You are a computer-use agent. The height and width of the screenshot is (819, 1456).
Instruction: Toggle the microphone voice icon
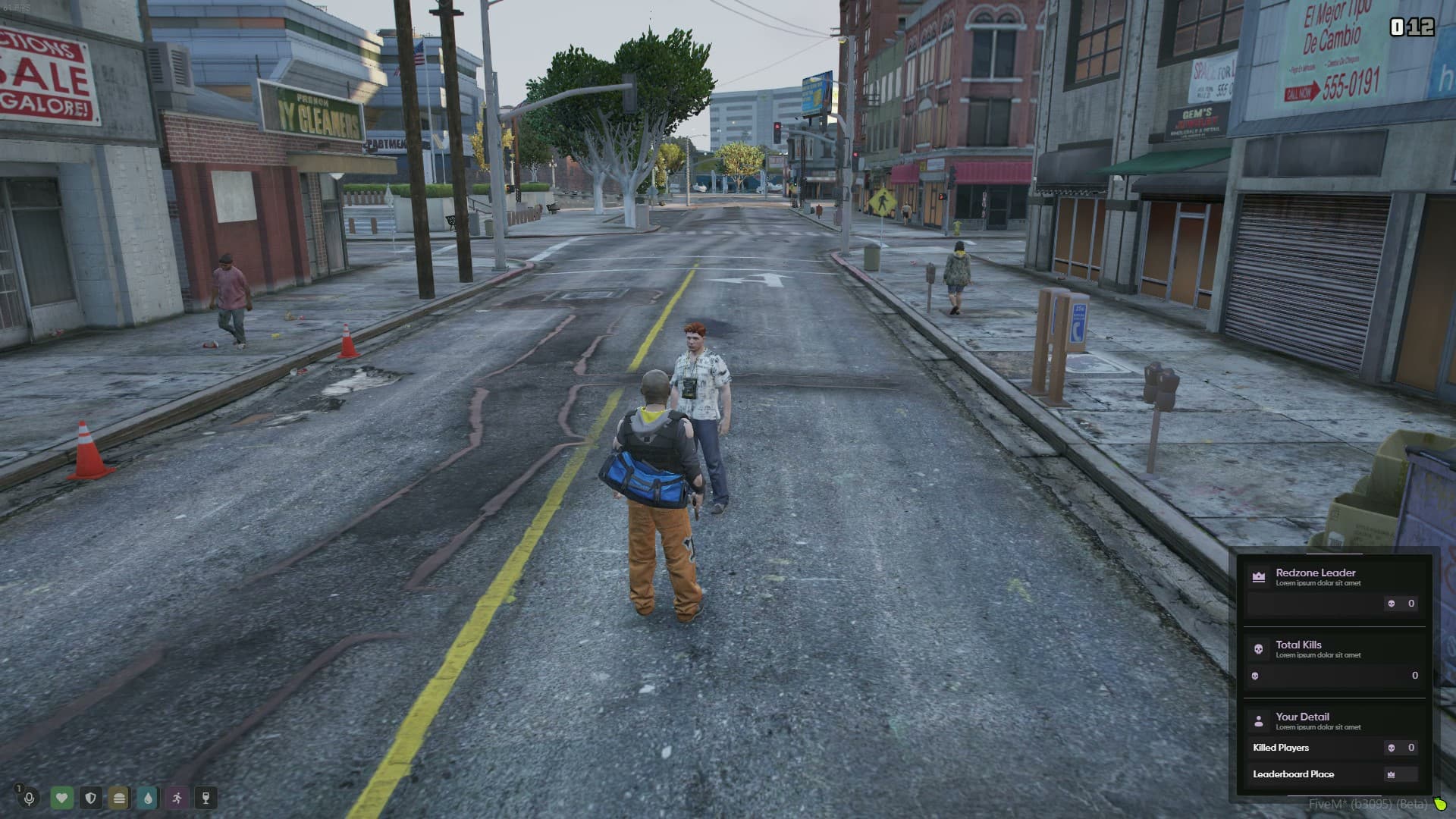[30, 798]
